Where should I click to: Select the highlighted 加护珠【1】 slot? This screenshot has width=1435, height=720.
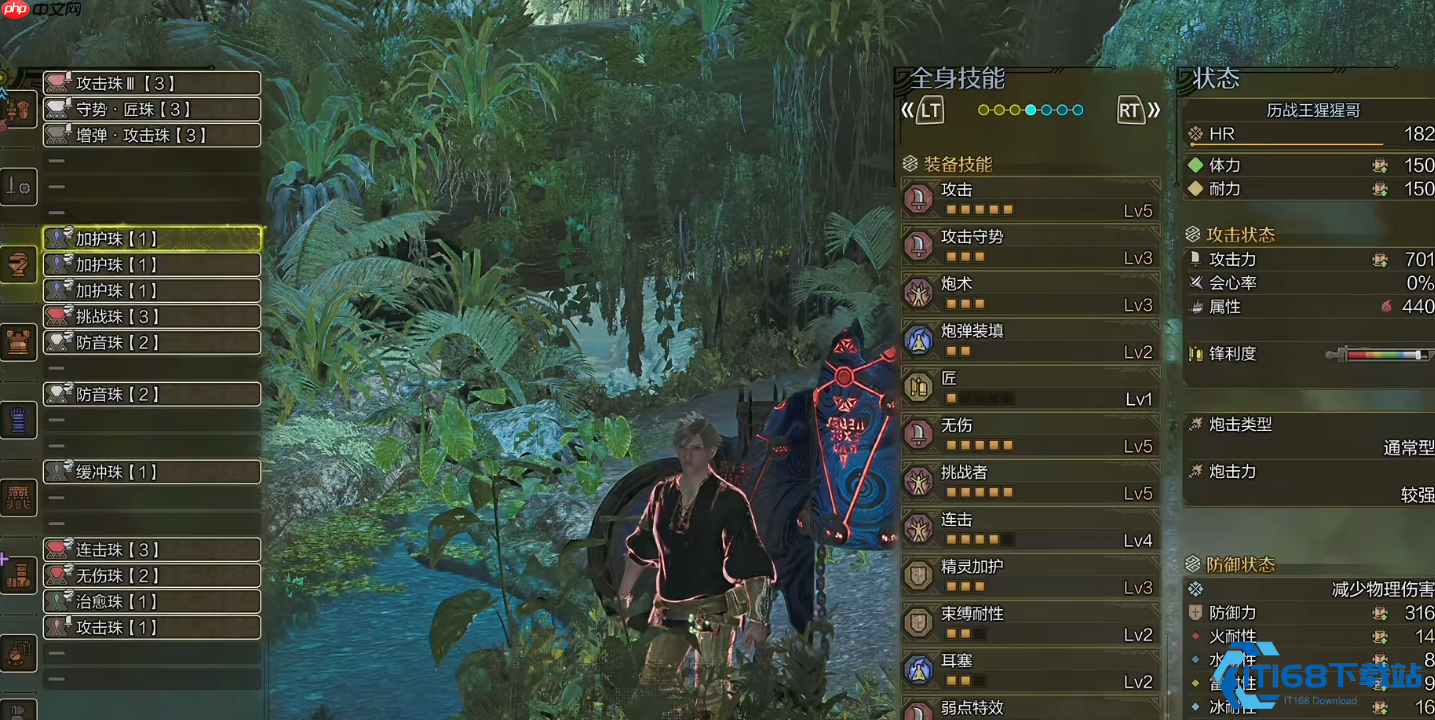pyautogui.click(x=152, y=238)
